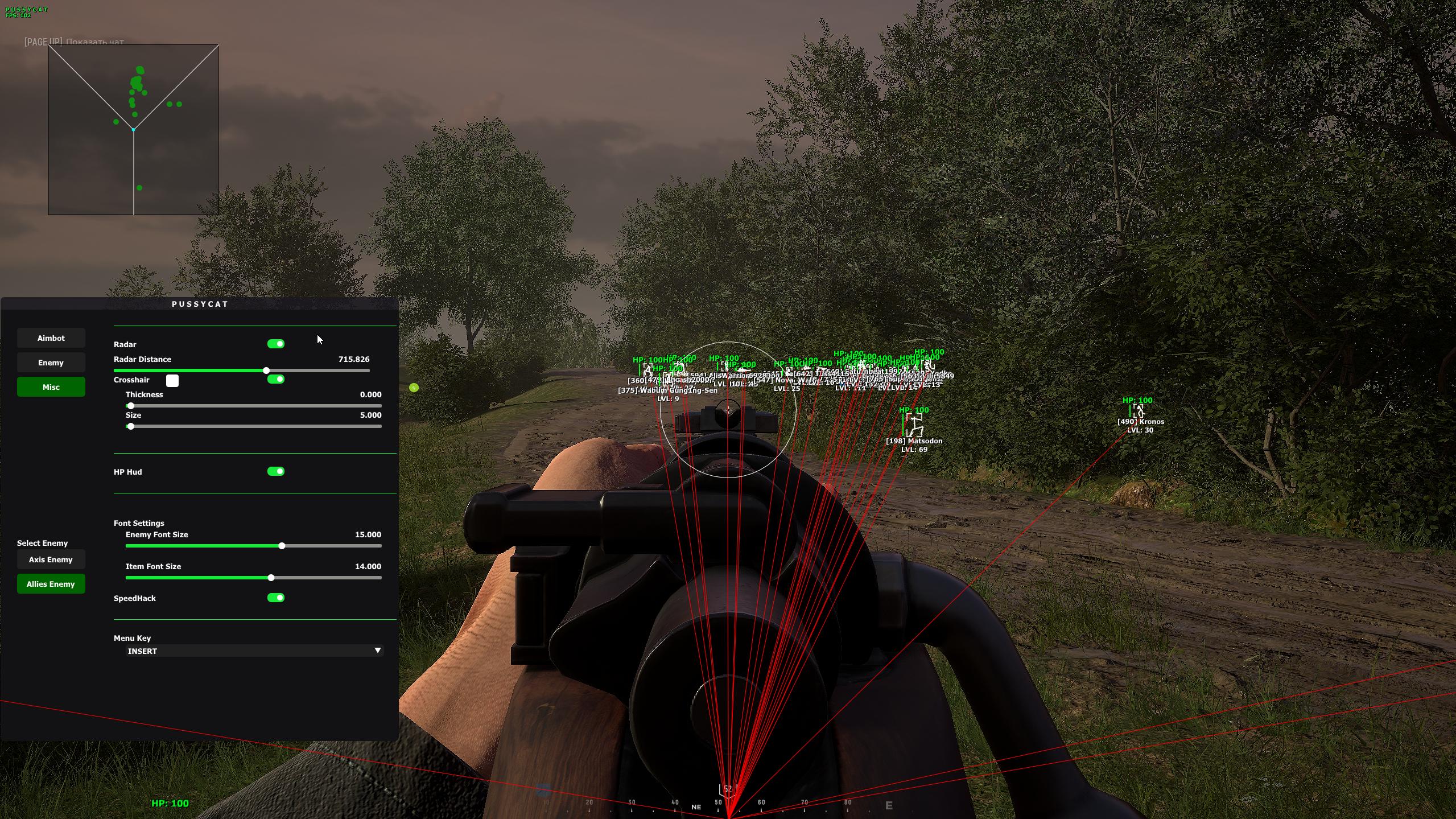The height and width of the screenshot is (819, 1456).
Task: Open the Menu Key dropdown
Action: point(254,651)
